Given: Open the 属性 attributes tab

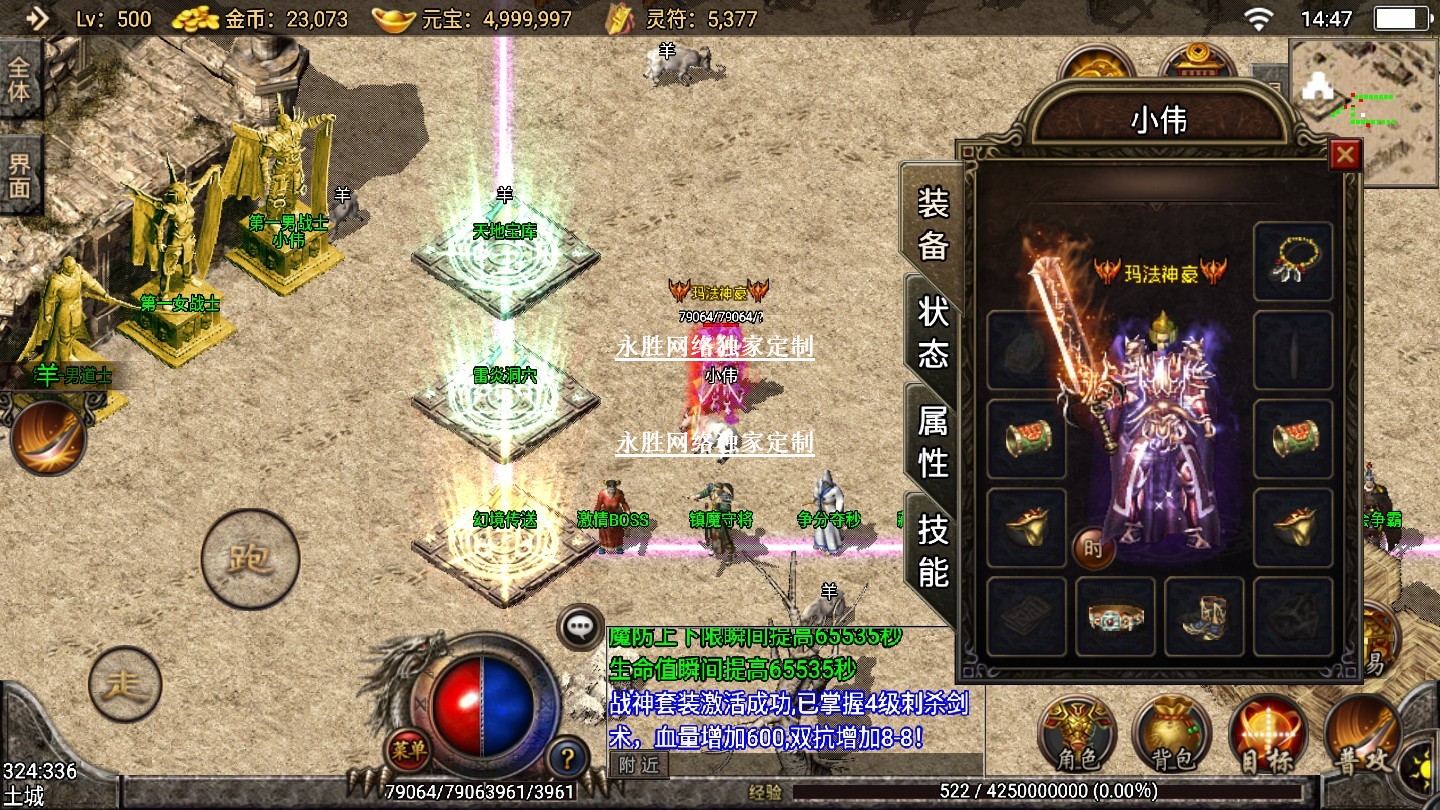Looking at the screenshot, I should coord(933,442).
